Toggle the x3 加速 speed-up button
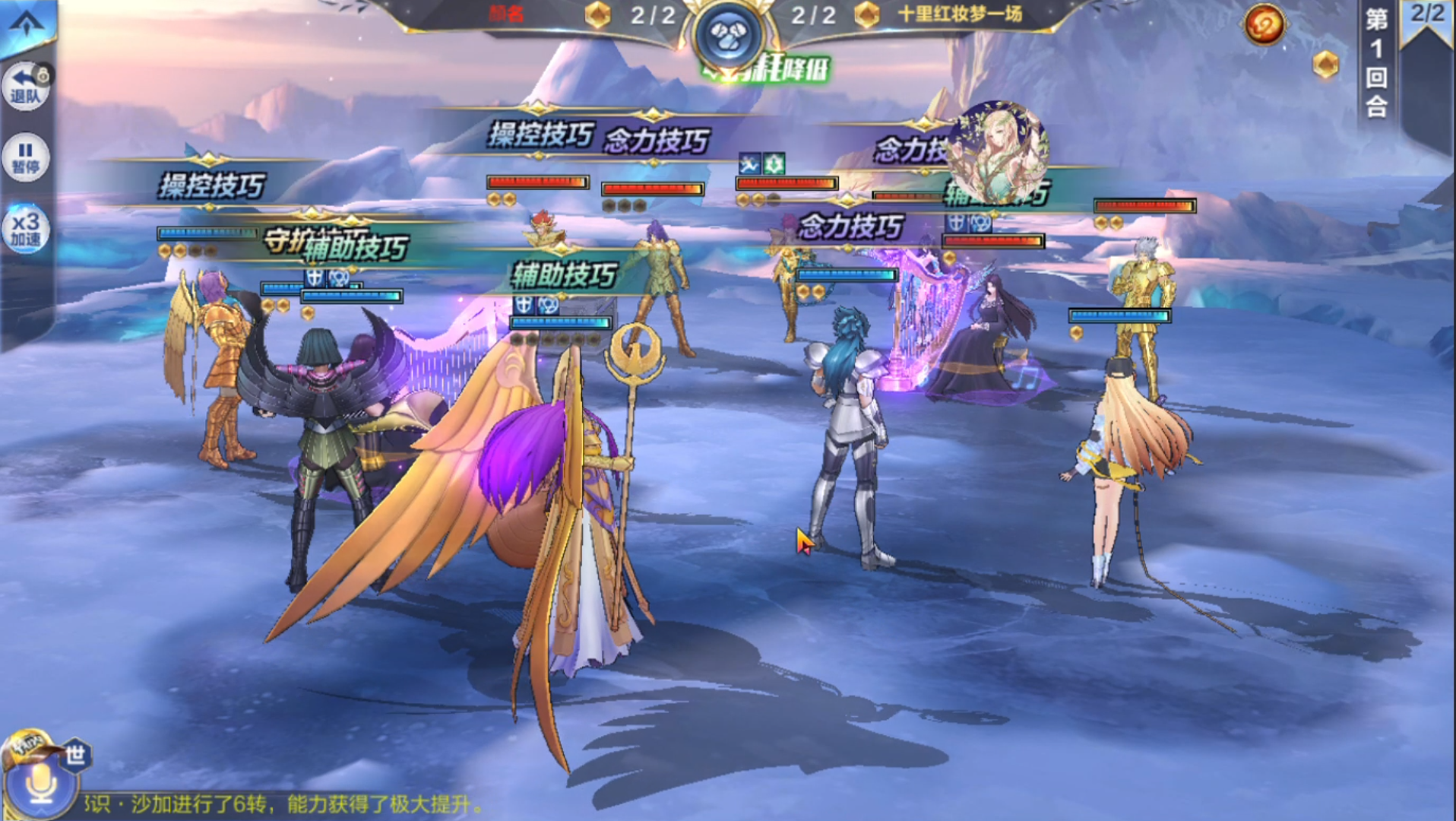 pos(26,228)
